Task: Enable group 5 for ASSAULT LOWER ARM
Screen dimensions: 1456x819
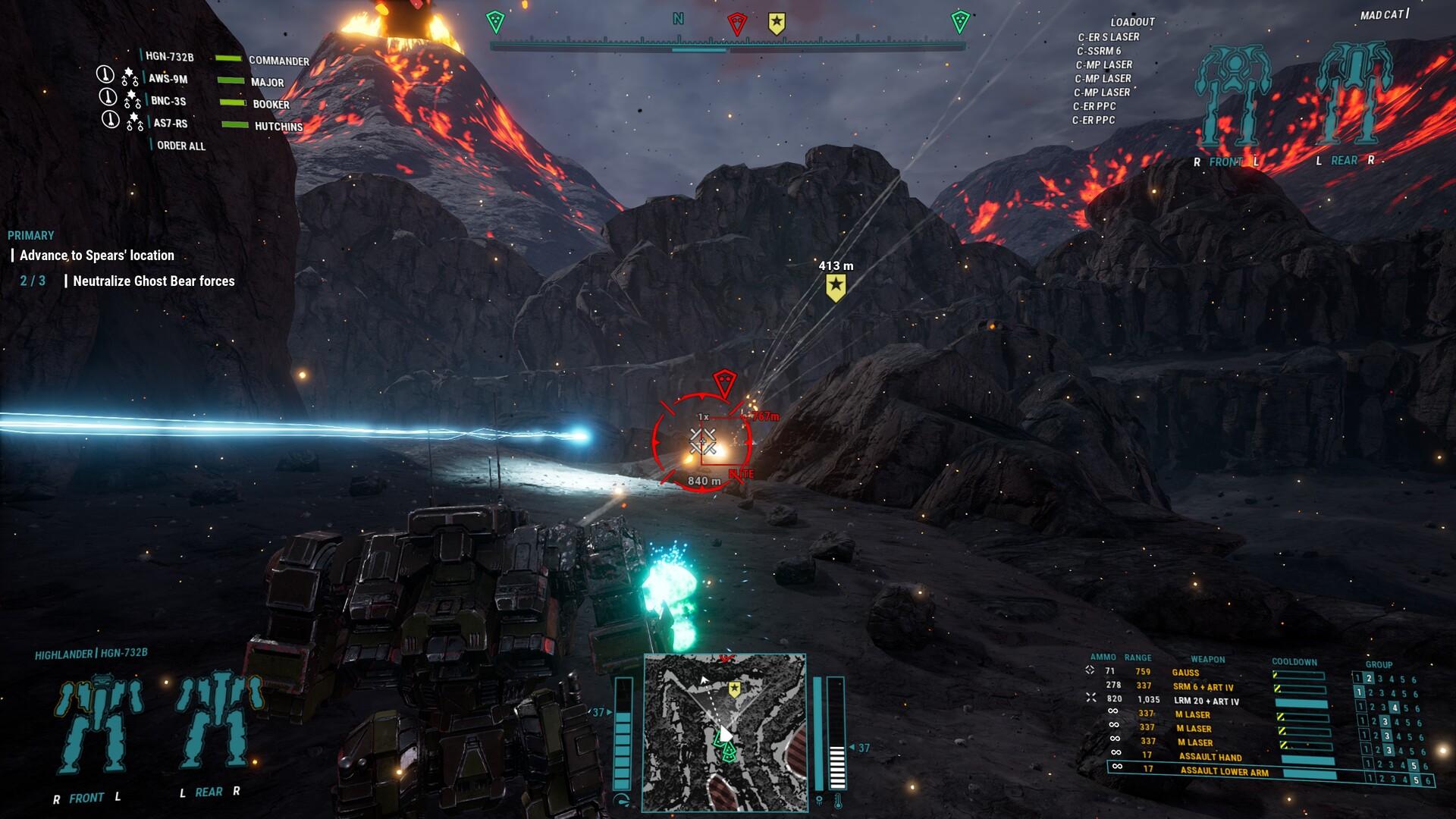Action: point(1416,779)
